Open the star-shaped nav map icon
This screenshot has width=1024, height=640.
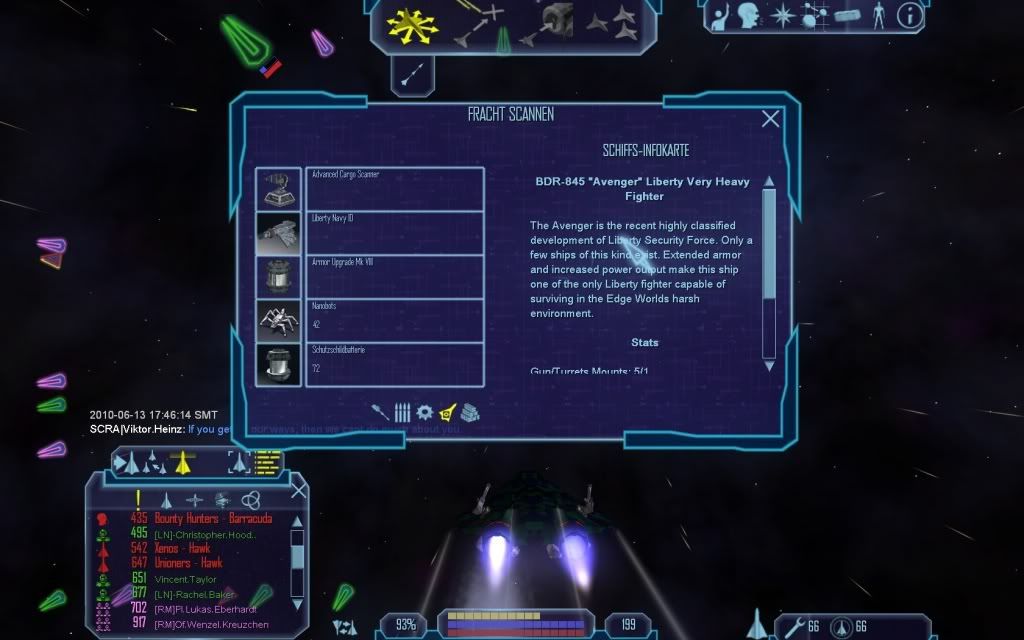point(782,16)
